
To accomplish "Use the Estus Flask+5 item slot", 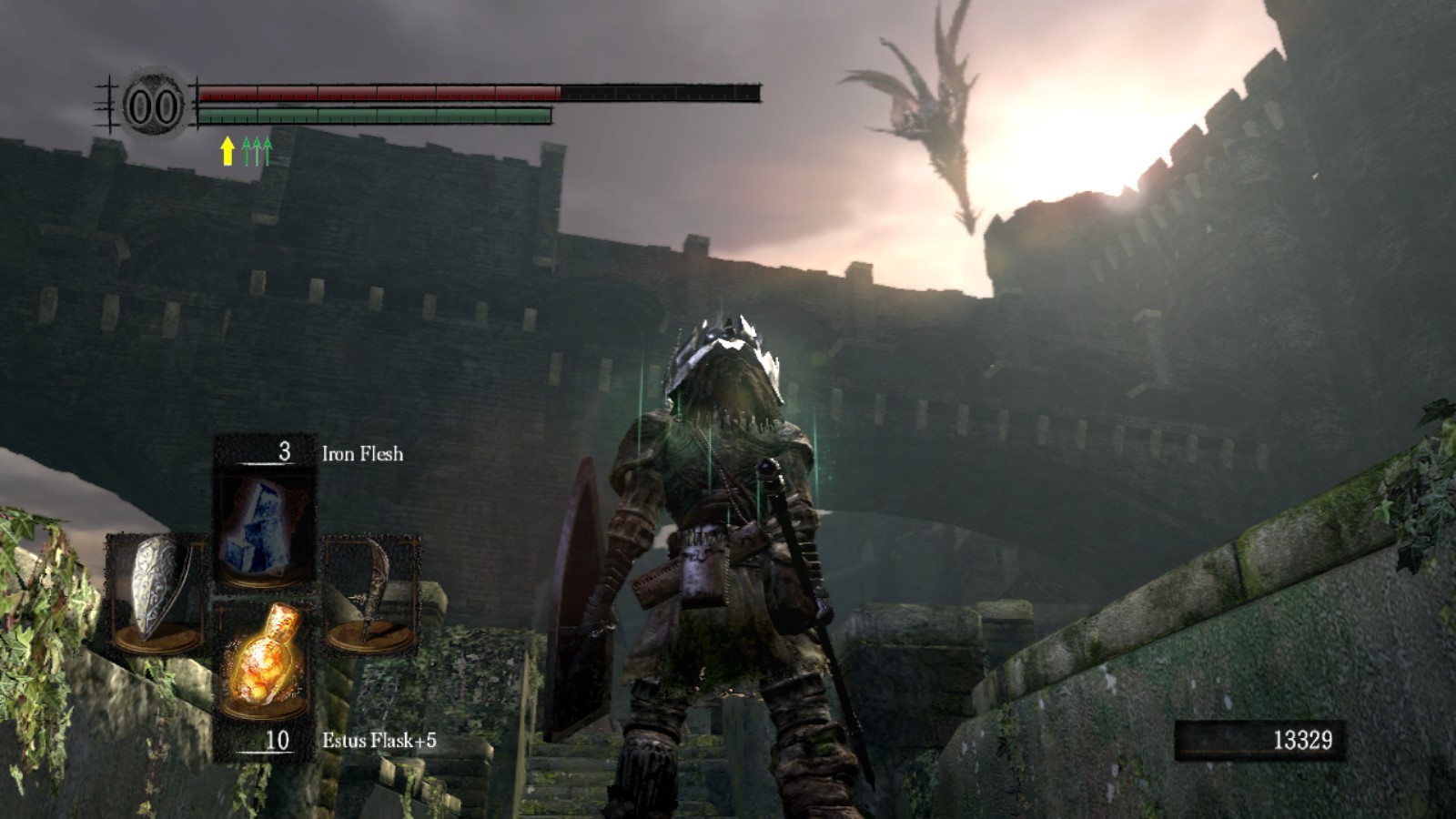I will [x=264, y=662].
